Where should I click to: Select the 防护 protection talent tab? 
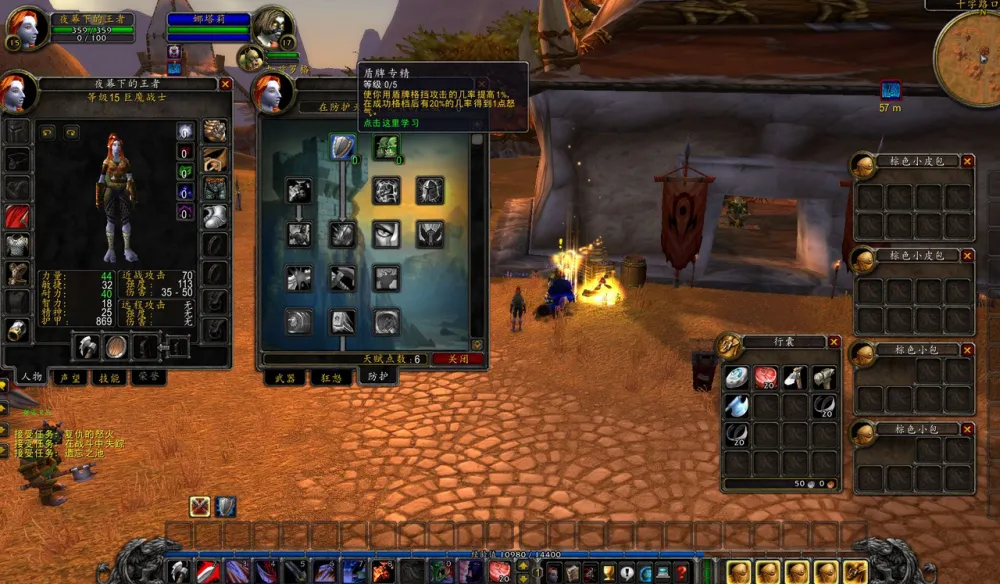pos(378,378)
